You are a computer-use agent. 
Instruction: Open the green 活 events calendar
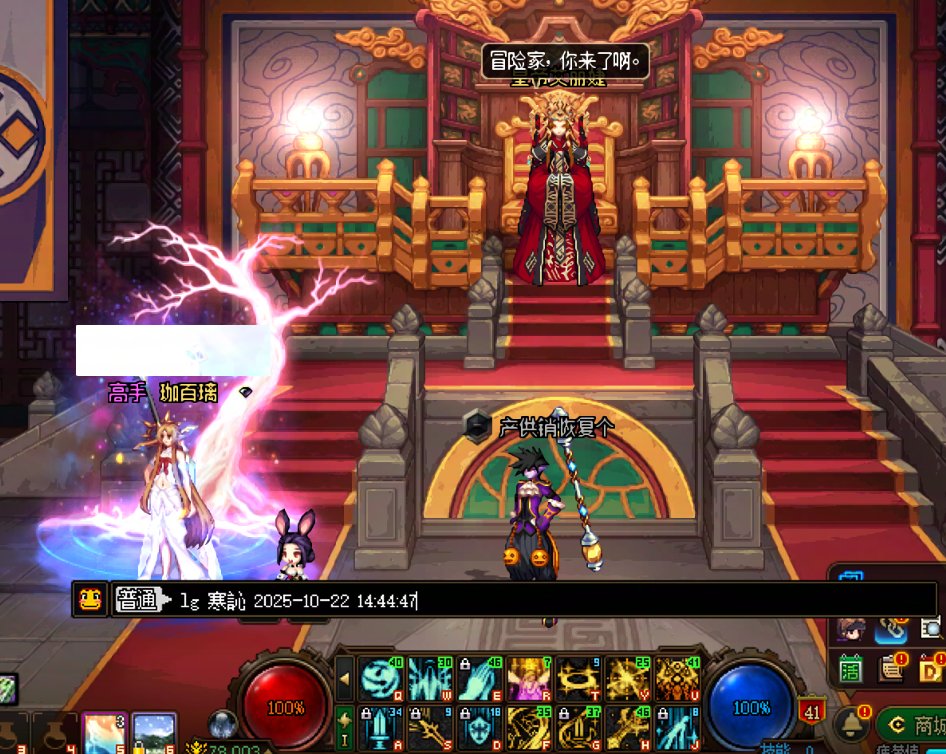point(851,668)
